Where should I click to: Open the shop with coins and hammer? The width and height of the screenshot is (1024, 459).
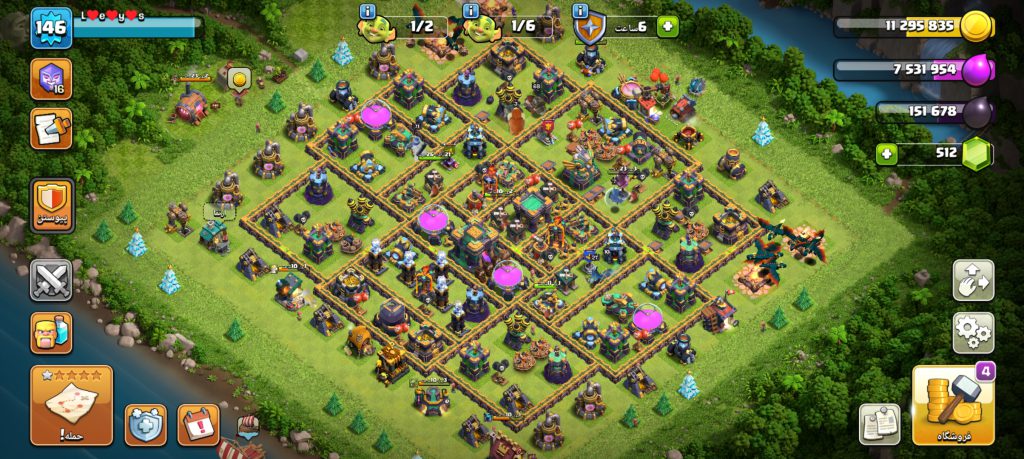click(953, 405)
